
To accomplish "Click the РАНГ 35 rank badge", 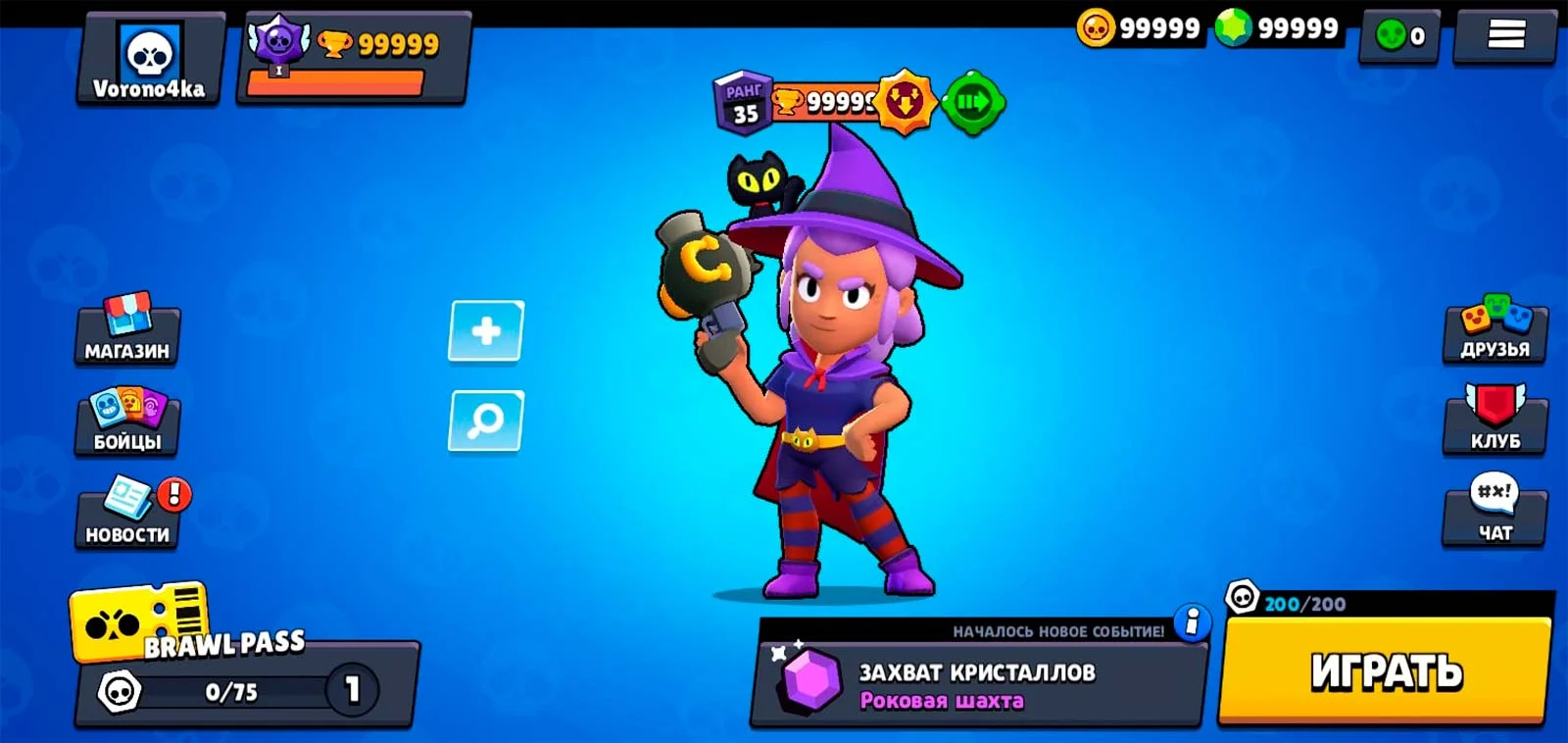I will click(x=740, y=103).
